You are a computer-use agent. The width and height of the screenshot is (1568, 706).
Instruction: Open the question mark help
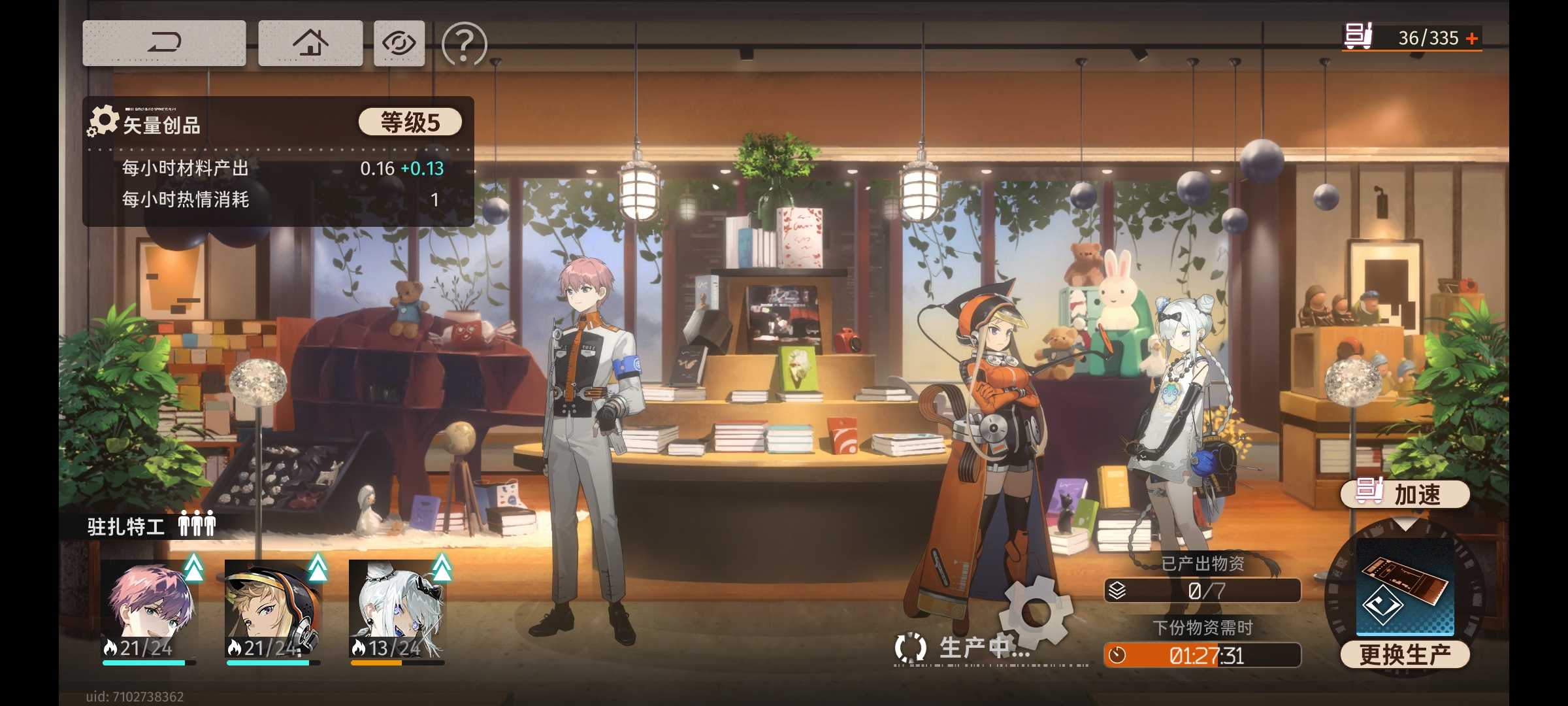pyautogui.click(x=465, y=44)
